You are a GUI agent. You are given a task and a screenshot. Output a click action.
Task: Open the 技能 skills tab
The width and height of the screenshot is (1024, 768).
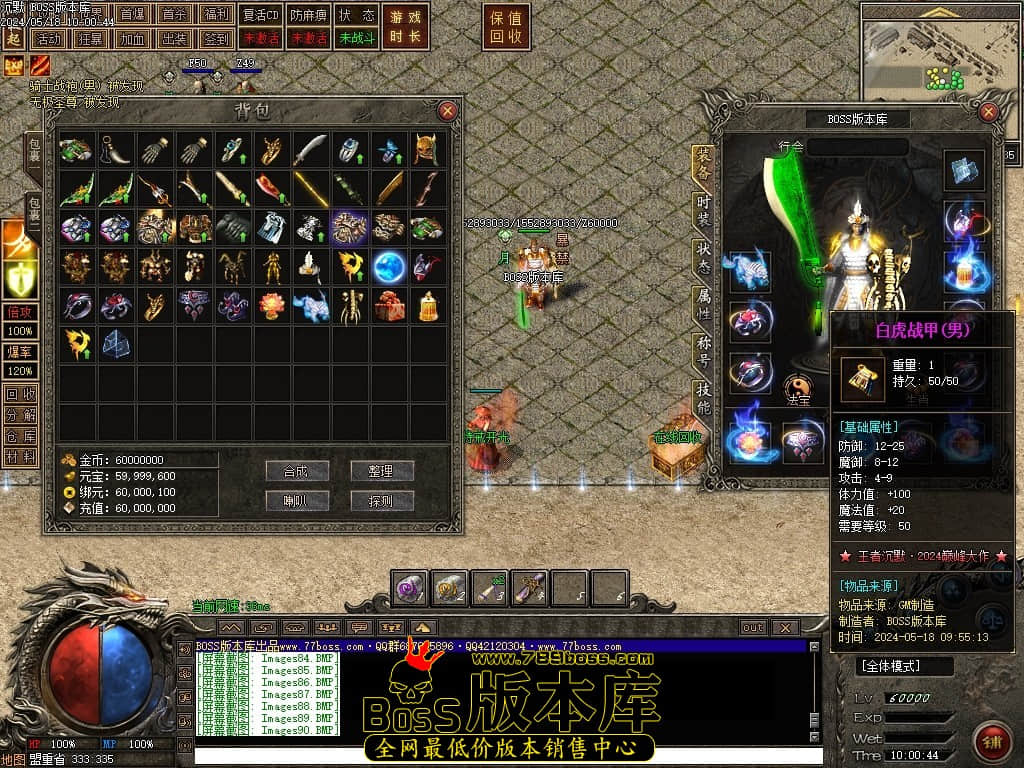click(x=704, y=399)
